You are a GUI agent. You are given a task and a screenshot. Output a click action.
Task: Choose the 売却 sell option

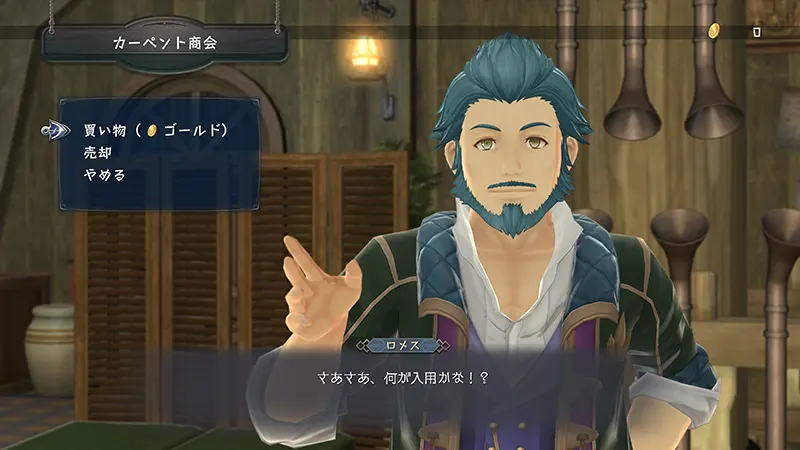(97, 153)
